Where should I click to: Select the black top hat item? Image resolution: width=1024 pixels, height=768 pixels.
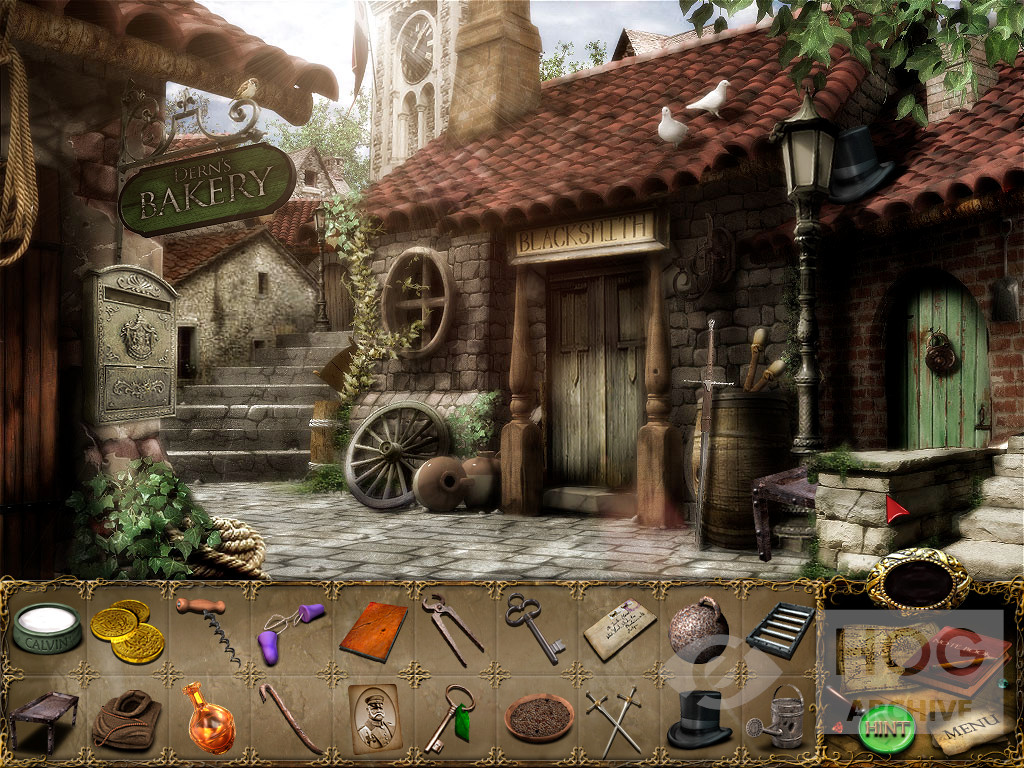point(699,718)
